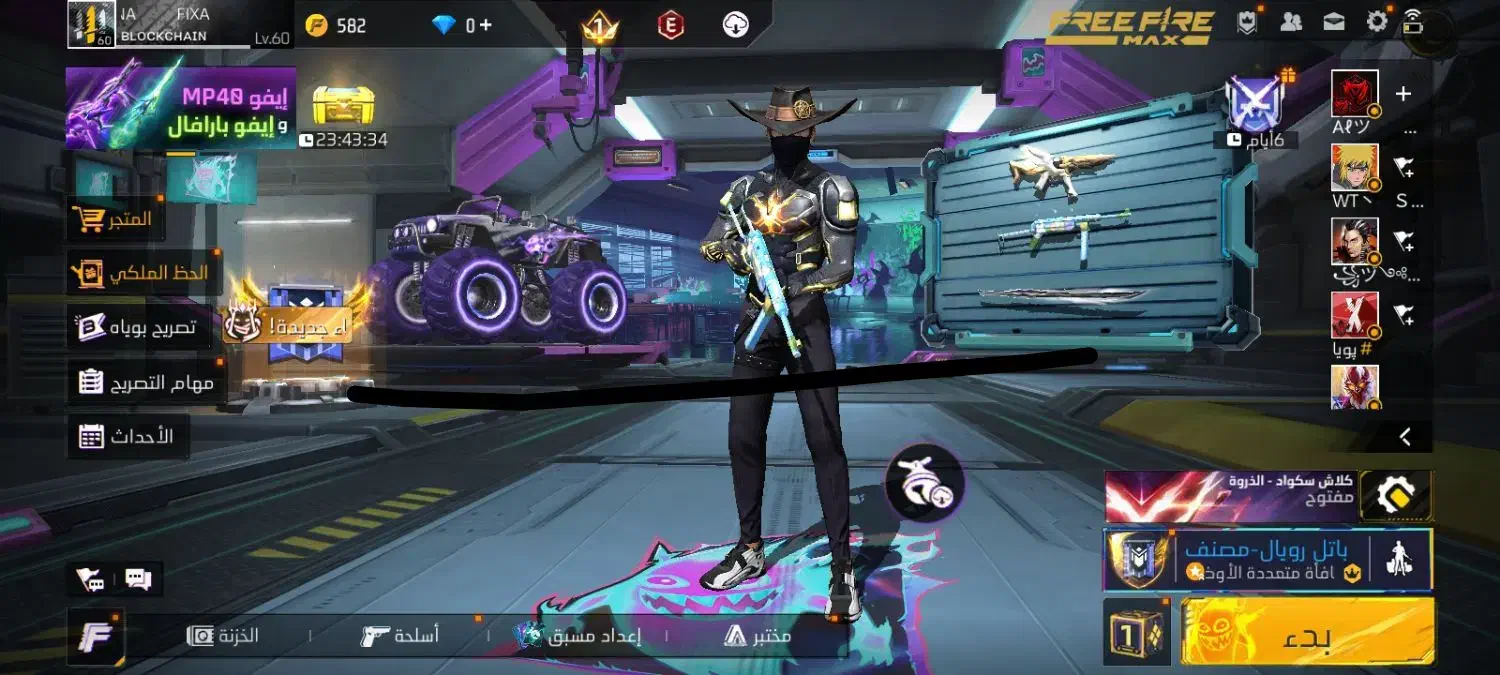Go to the أسلحة weapons section

tap(400, 636)
